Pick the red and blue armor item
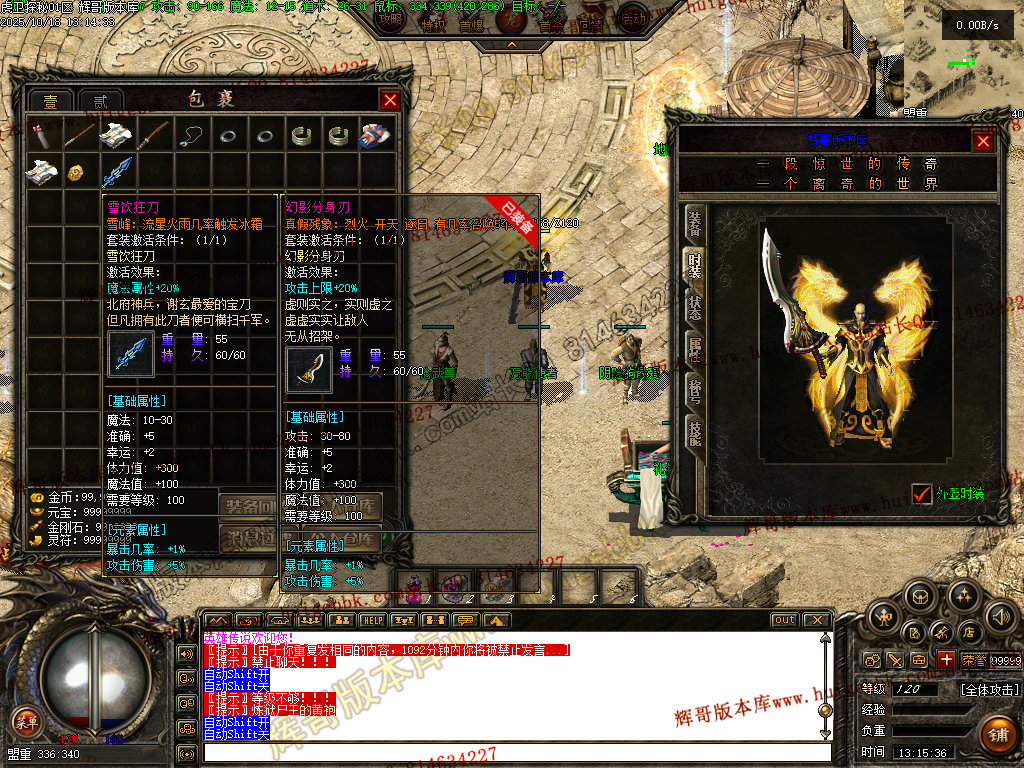This screenshot has height=768, width=1024. click(x=375, y=135)
